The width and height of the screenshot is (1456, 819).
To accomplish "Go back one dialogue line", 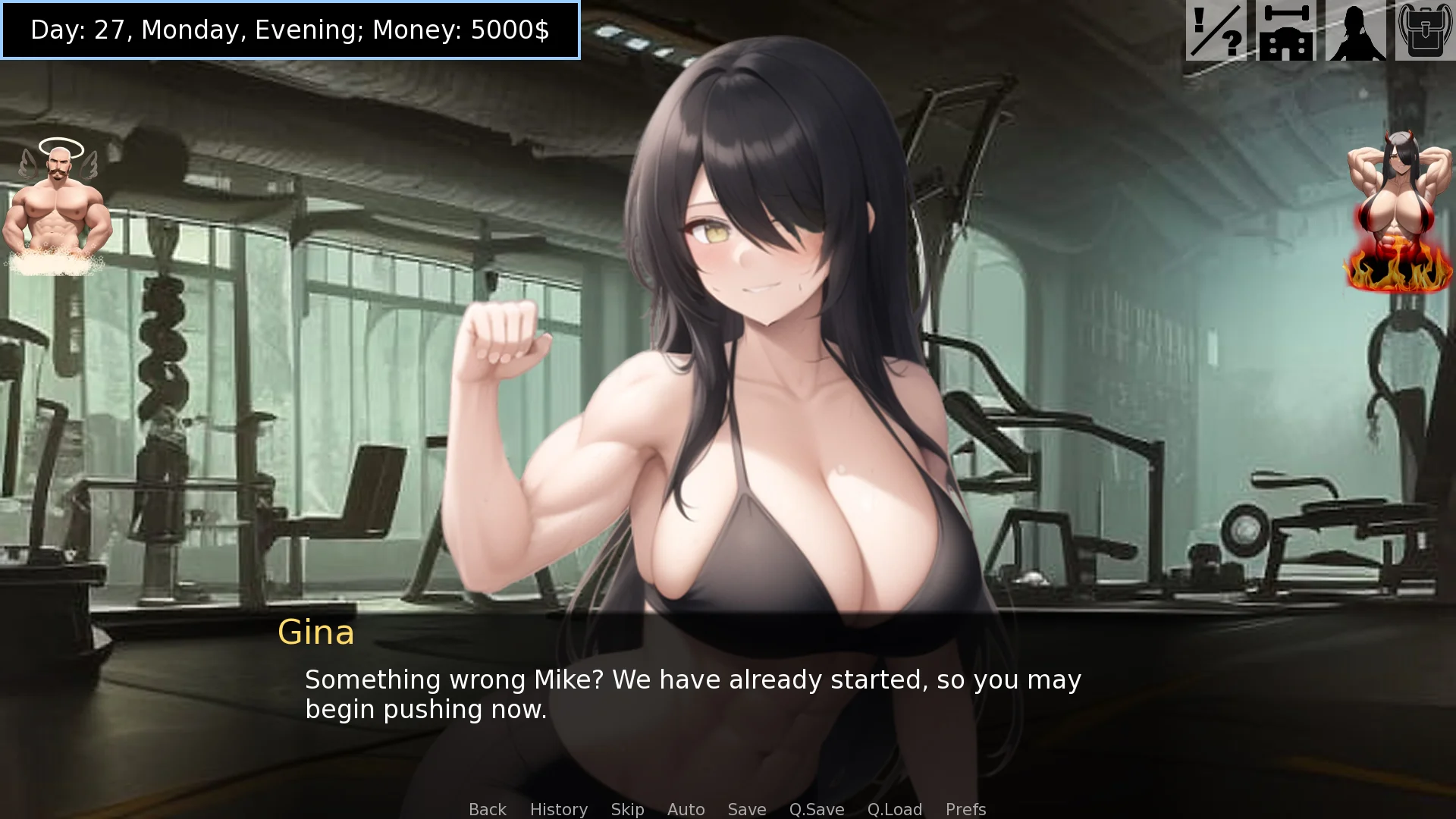I will point(487,809).
